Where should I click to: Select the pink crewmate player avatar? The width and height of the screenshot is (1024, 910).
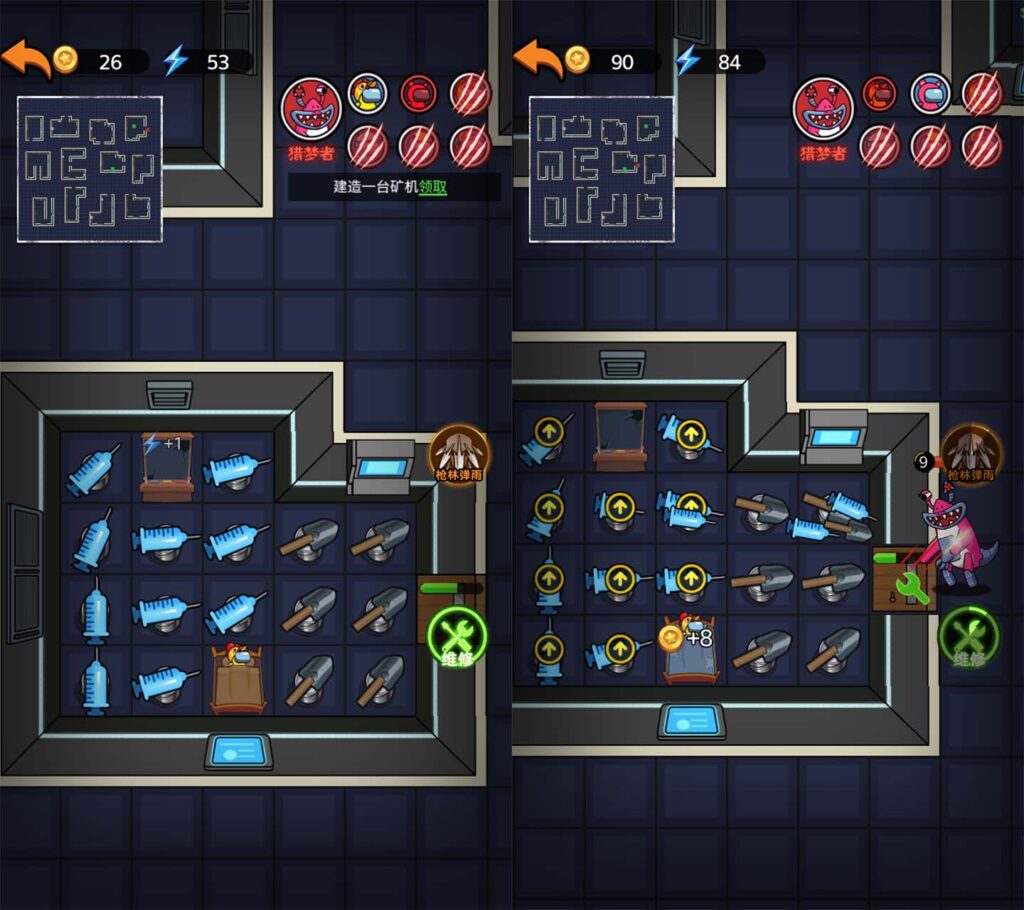tap(930, 94)
